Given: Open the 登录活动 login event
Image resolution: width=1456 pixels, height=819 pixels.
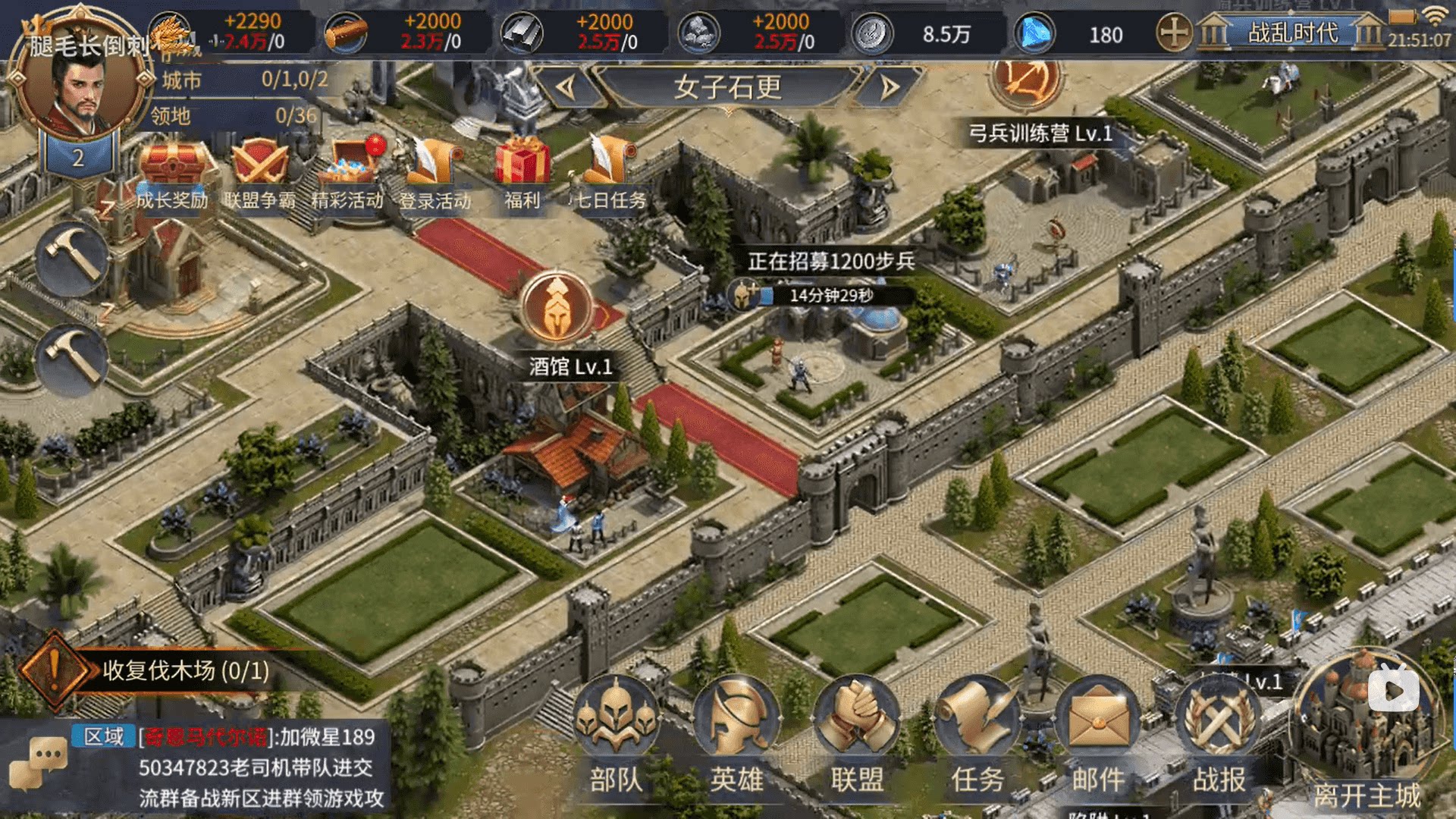Looking at the screenshot, I should click(x=435, y=173).
